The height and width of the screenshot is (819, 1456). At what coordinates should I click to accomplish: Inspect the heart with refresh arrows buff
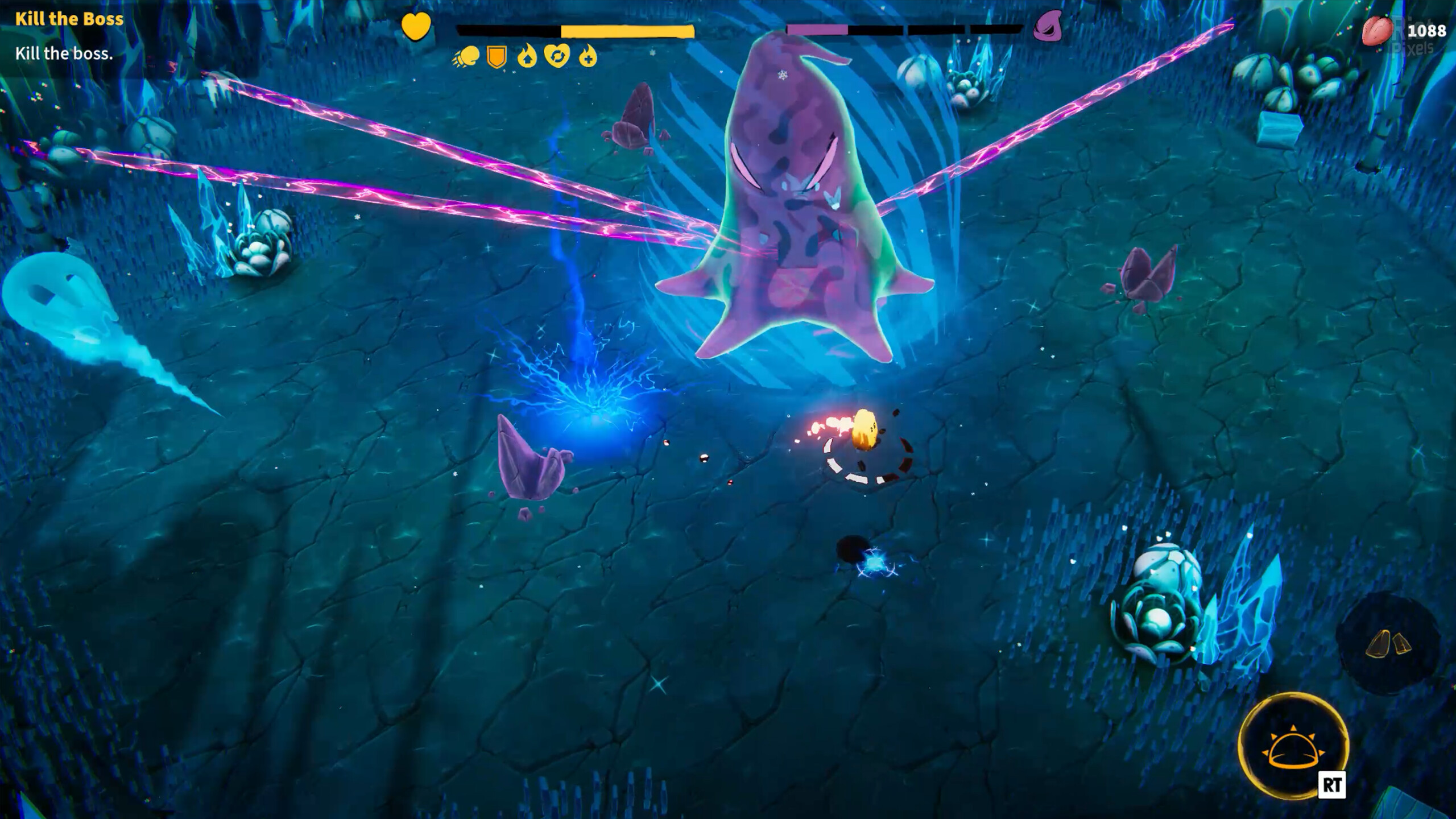coord(557,57)
